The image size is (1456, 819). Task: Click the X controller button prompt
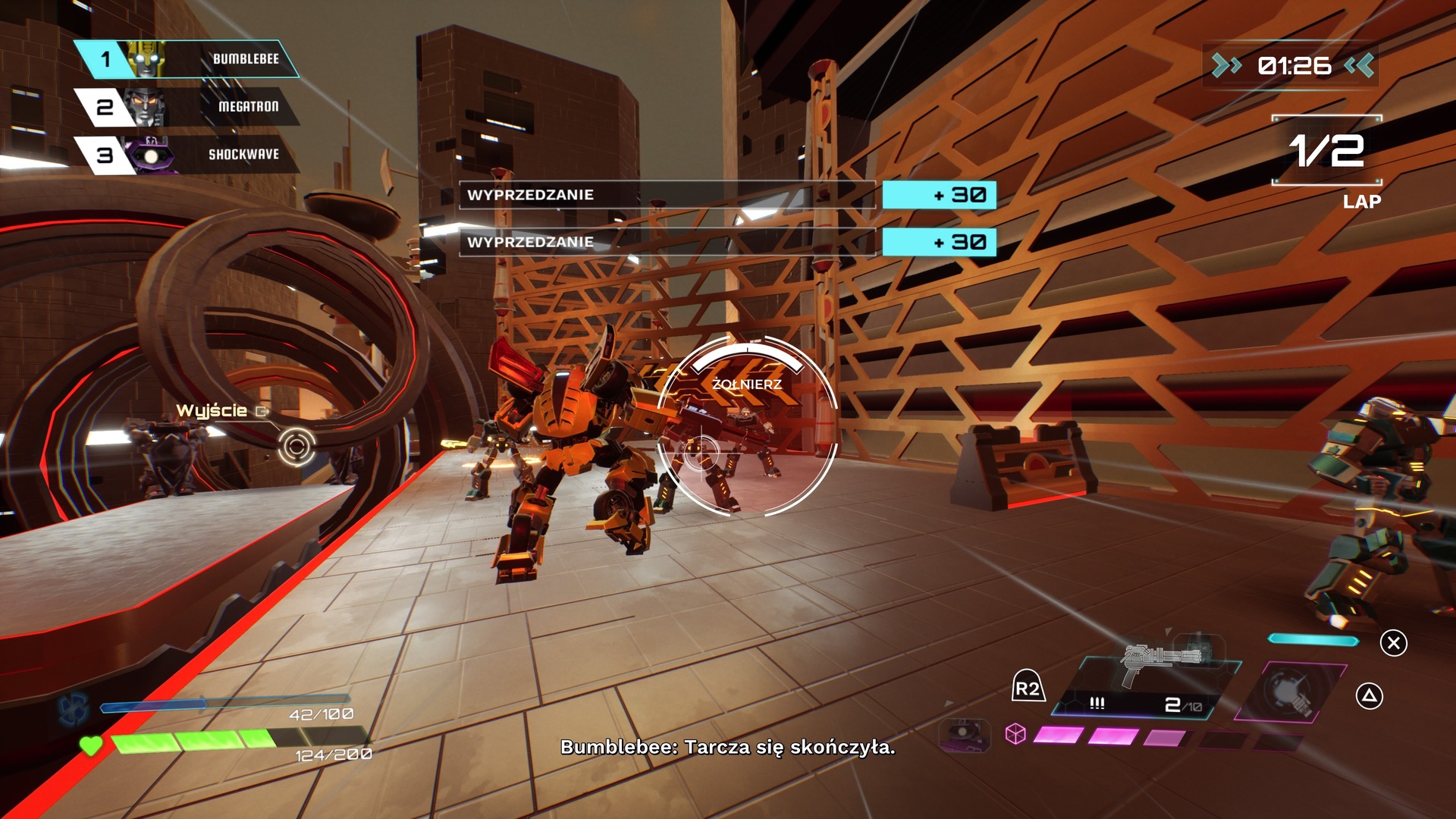tap(1395, 641)
